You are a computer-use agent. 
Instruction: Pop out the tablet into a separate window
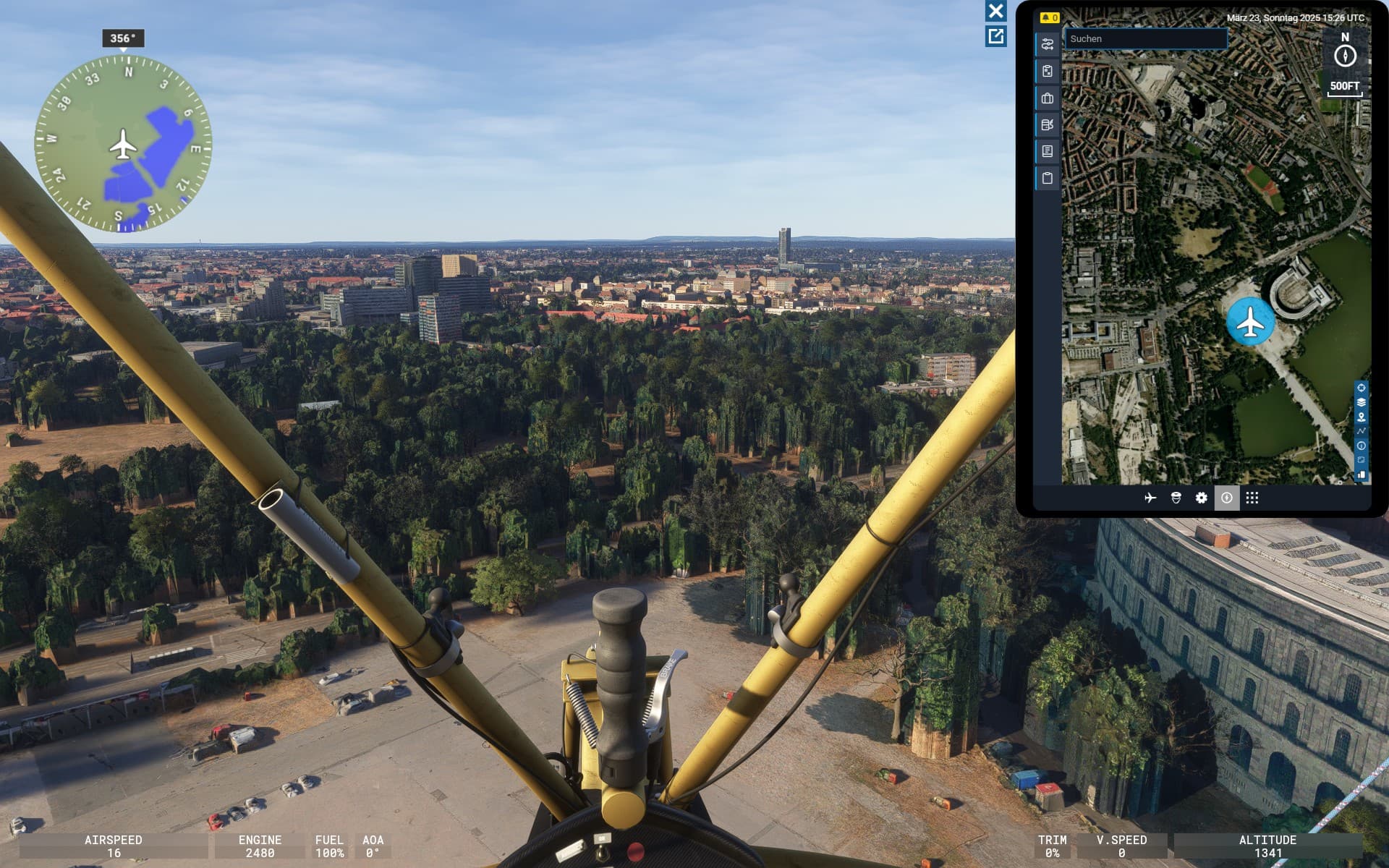click(995, 36)
